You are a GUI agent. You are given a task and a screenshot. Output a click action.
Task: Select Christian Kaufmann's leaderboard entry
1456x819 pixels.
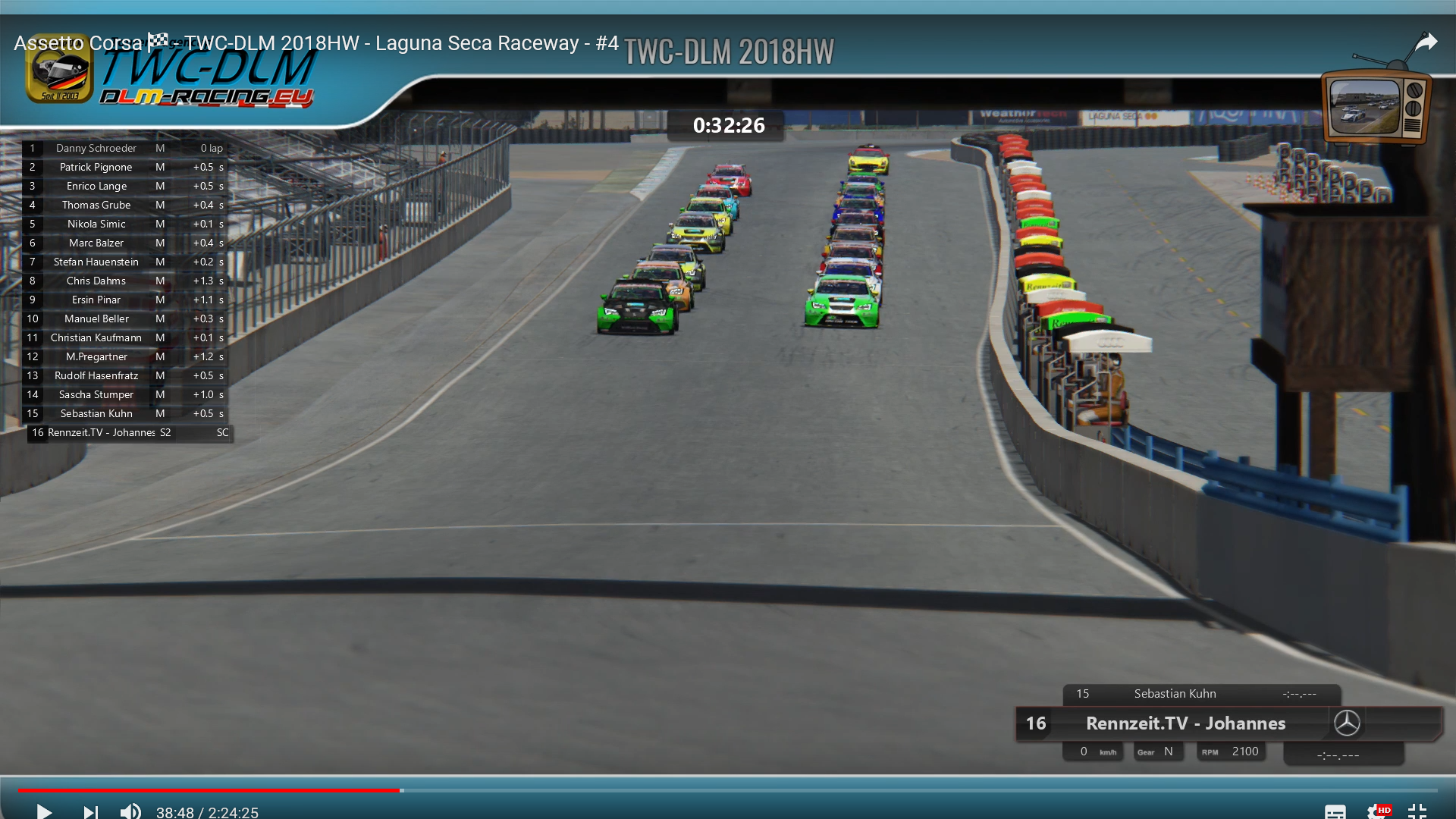tap(96, 338)
